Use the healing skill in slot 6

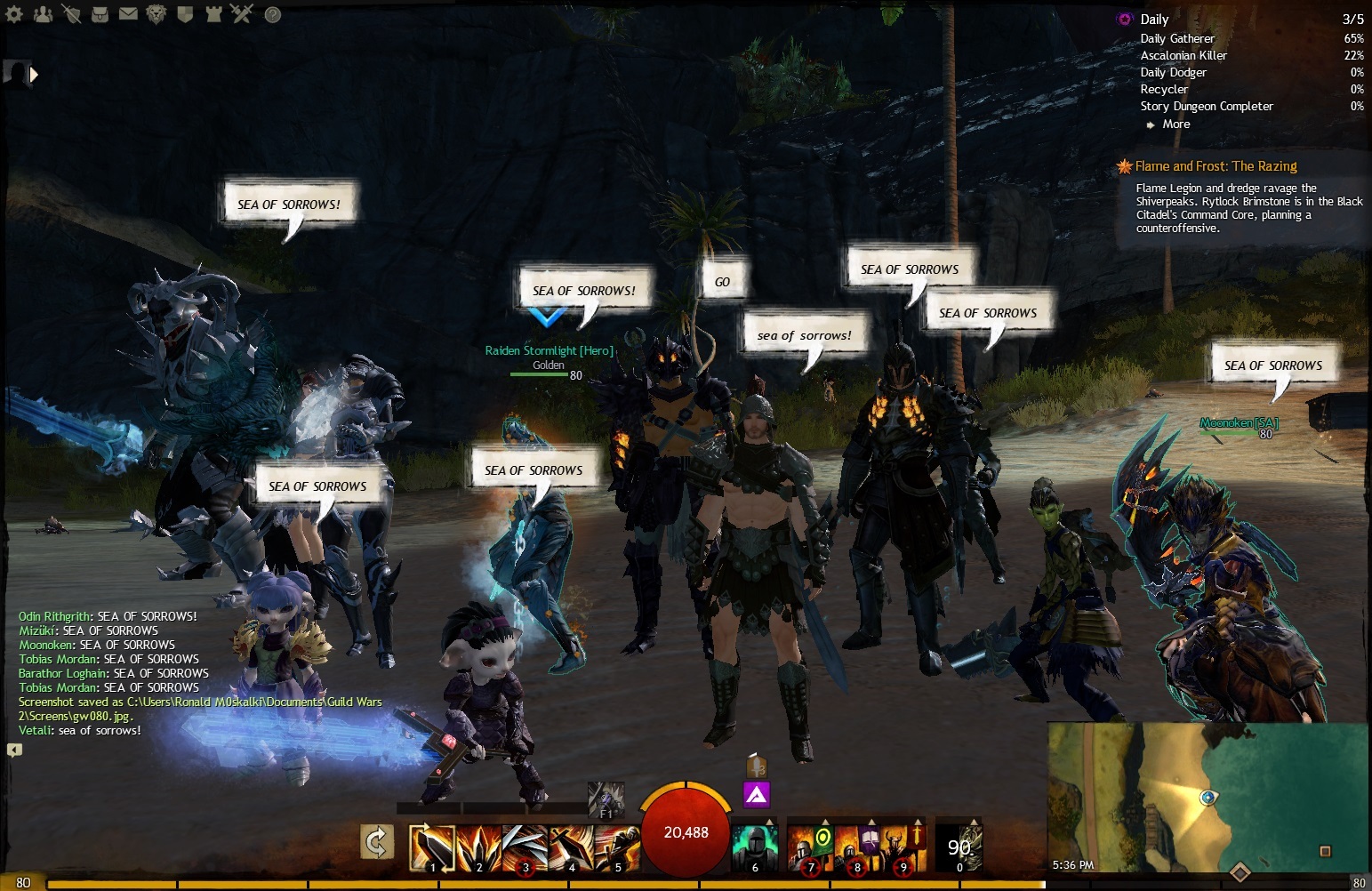755,847
